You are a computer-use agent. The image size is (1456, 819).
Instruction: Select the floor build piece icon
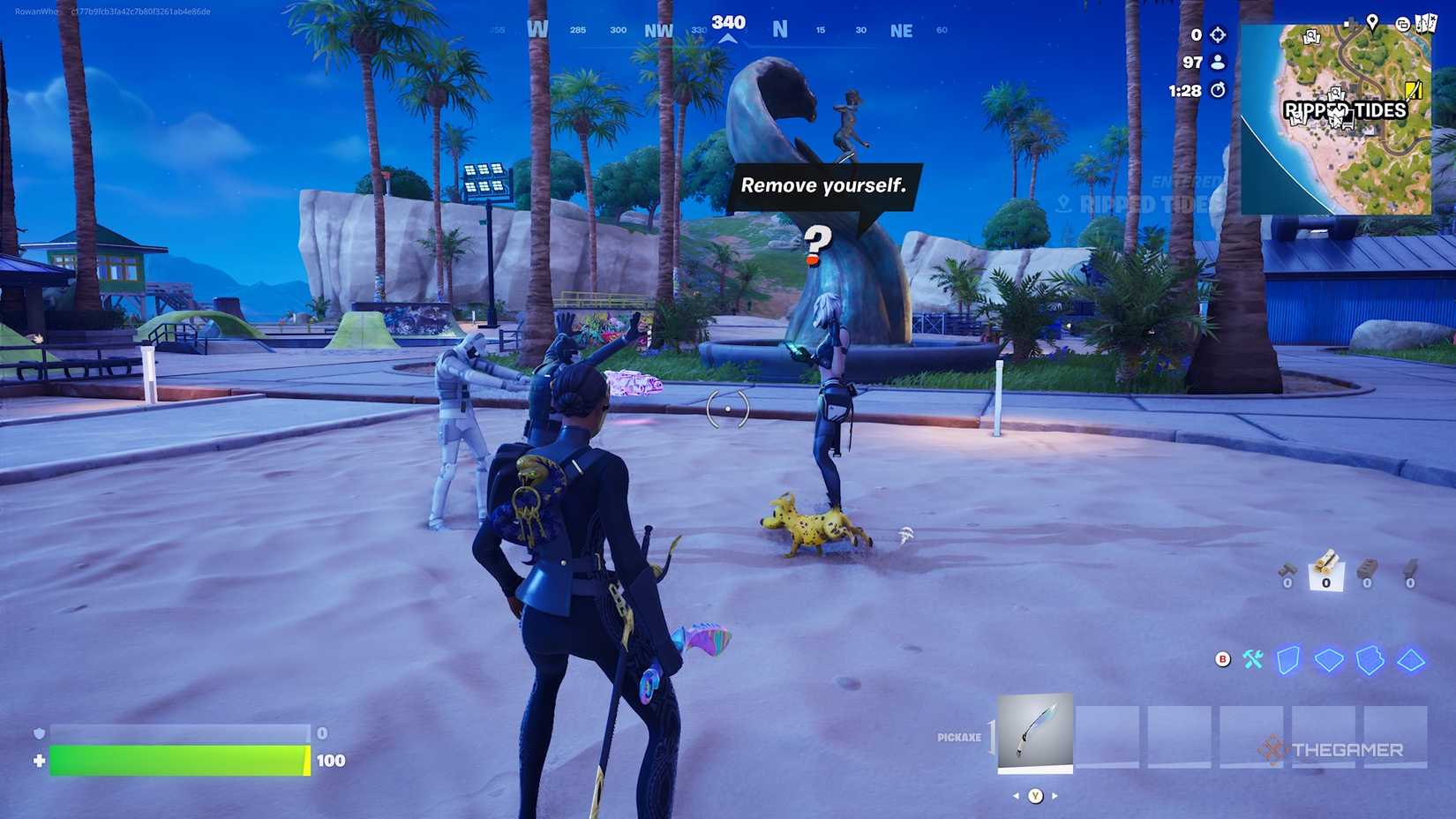click(x=1328, y=660)
